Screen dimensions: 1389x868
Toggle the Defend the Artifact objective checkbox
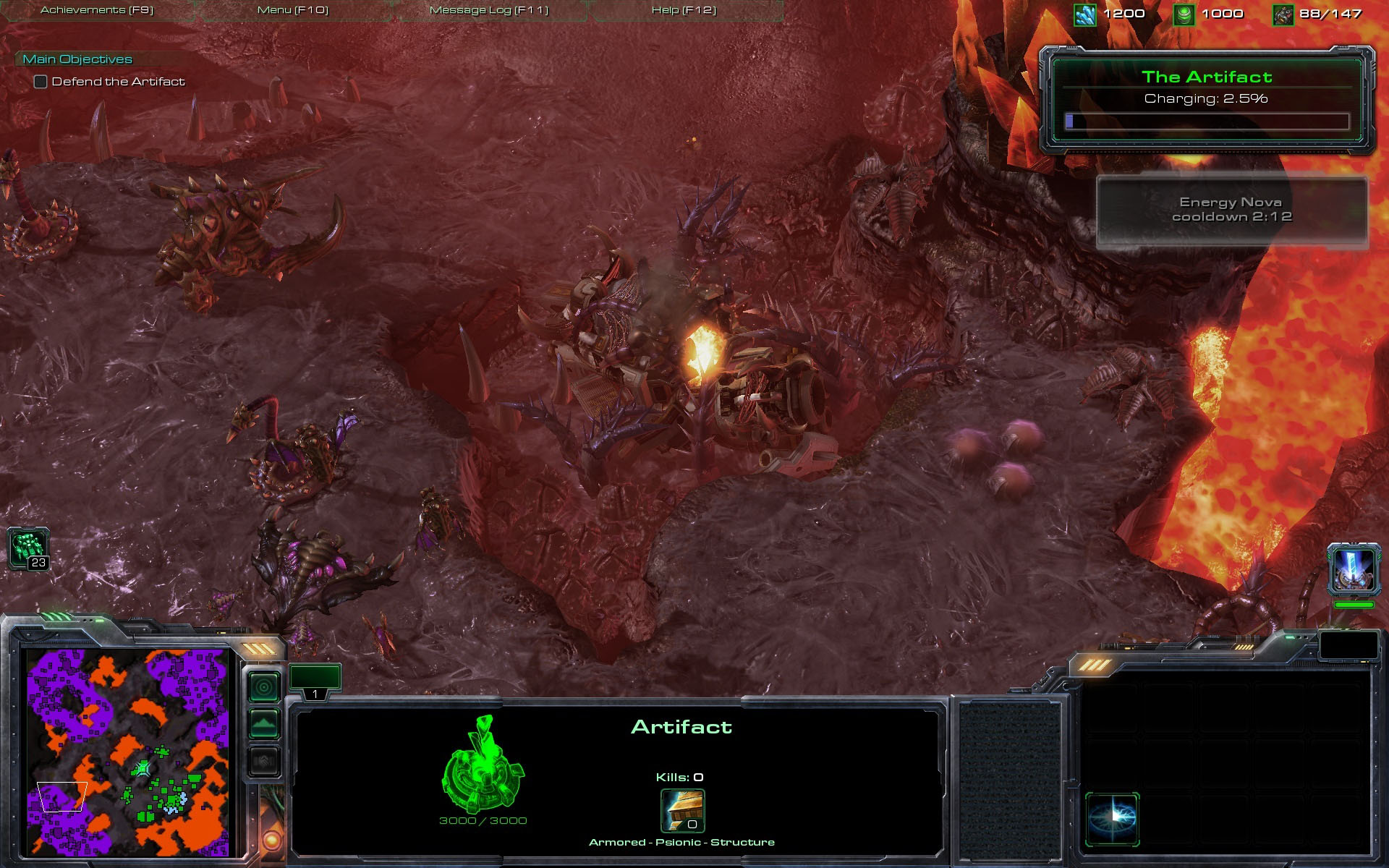[x=41, y=82]
